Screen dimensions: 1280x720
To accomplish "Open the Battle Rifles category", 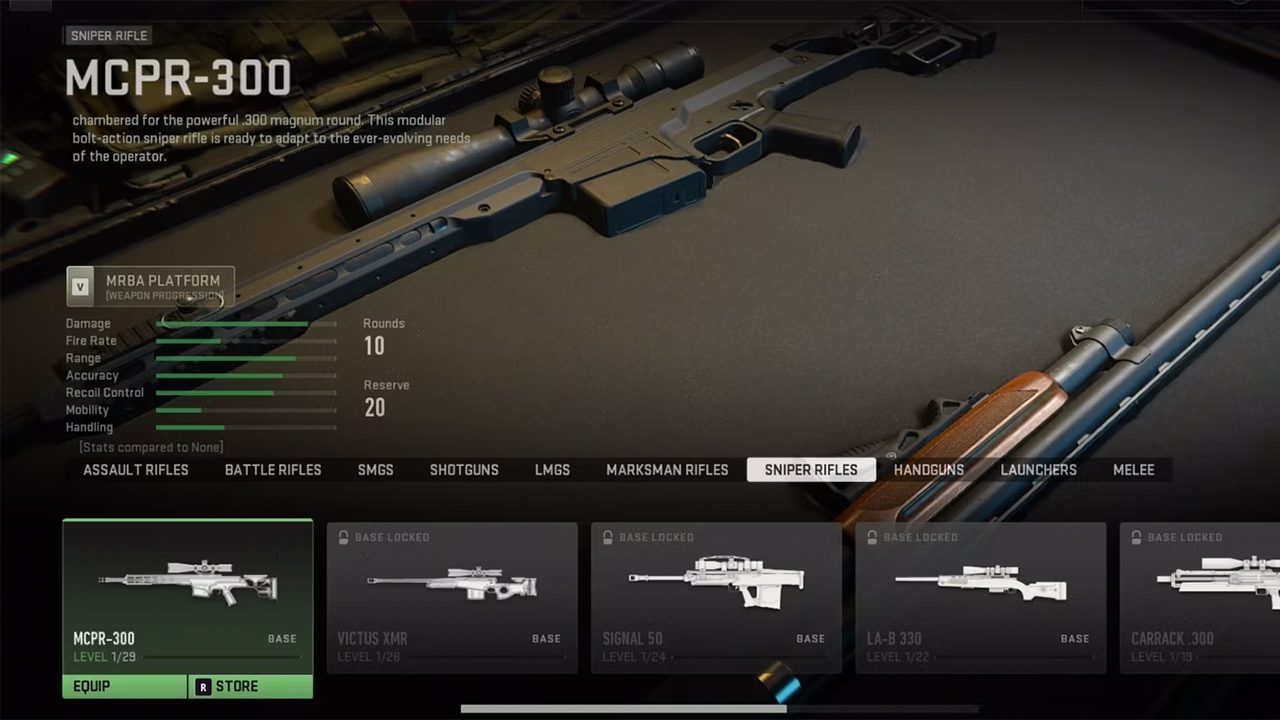I will click(x=273, y=470).
